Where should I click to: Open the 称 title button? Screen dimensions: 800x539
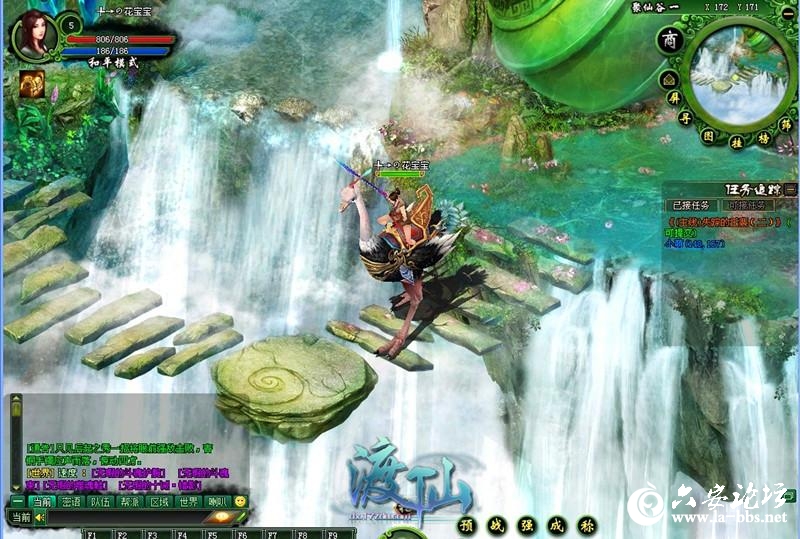(x=588, y=524)
